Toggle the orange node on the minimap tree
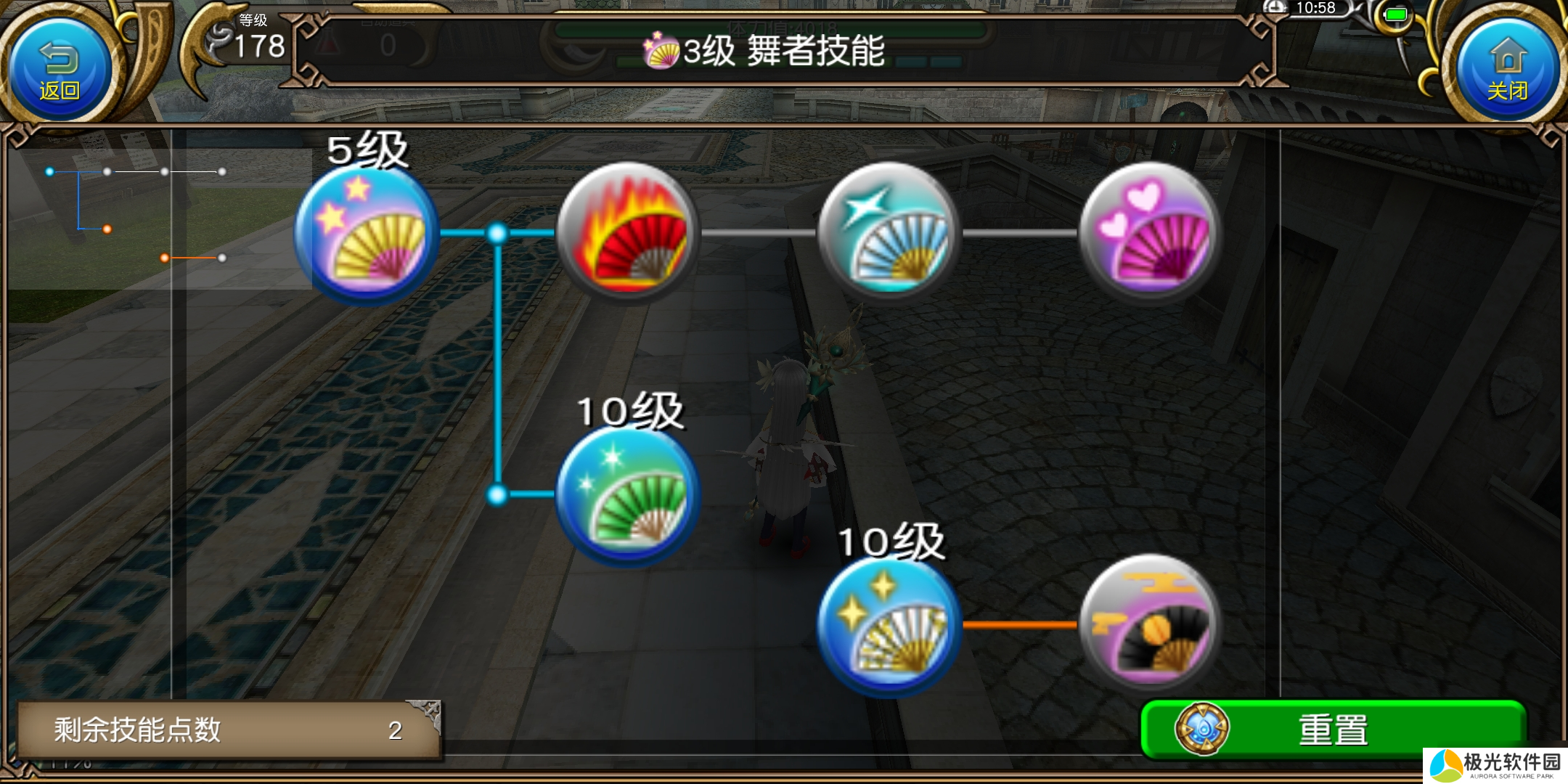This screenshot has width=1568, height=784. pos(109,229)
